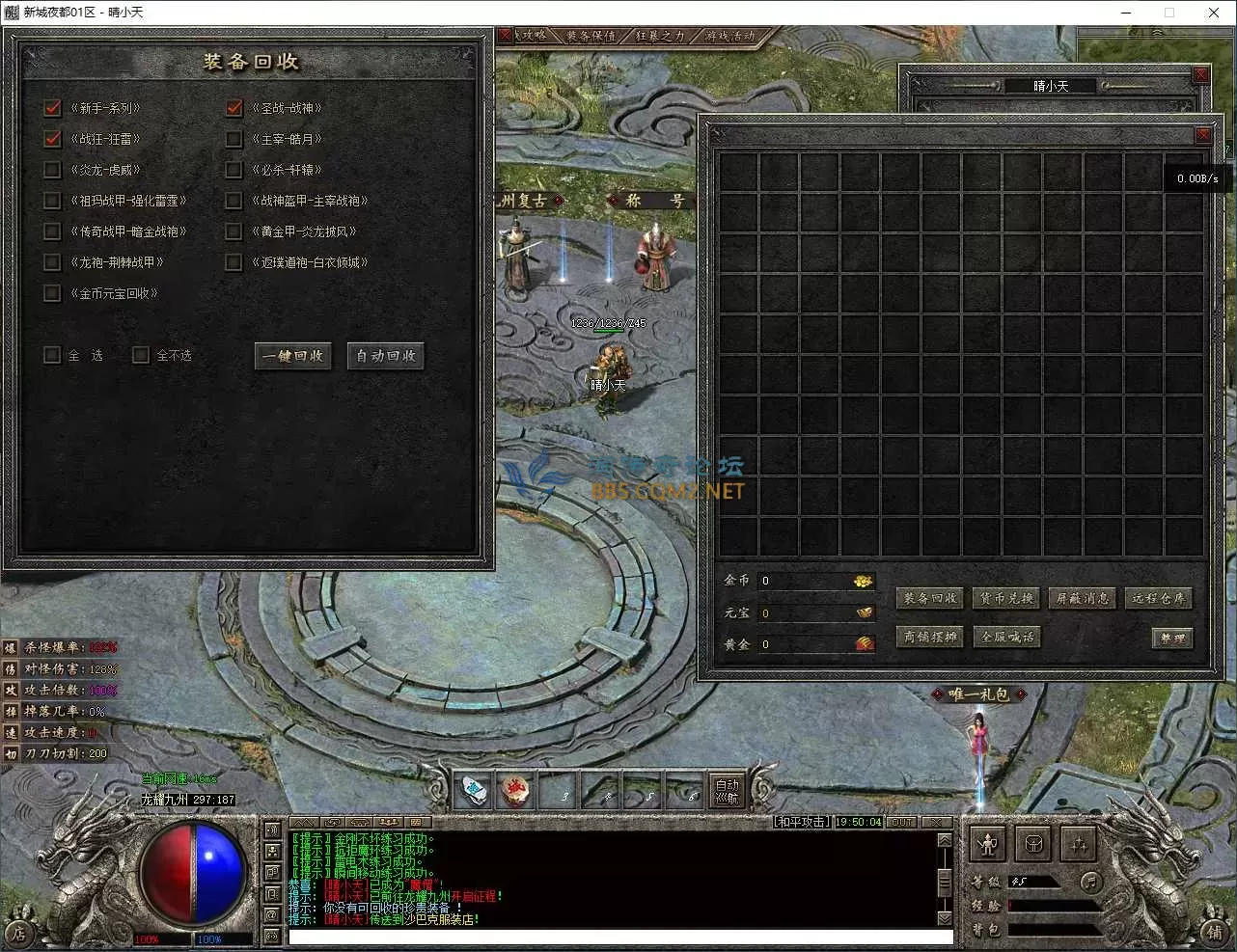1237x952 pixels.
Task: Open the 货币兑换 currency exchange
Action: tap(1006, 599)
